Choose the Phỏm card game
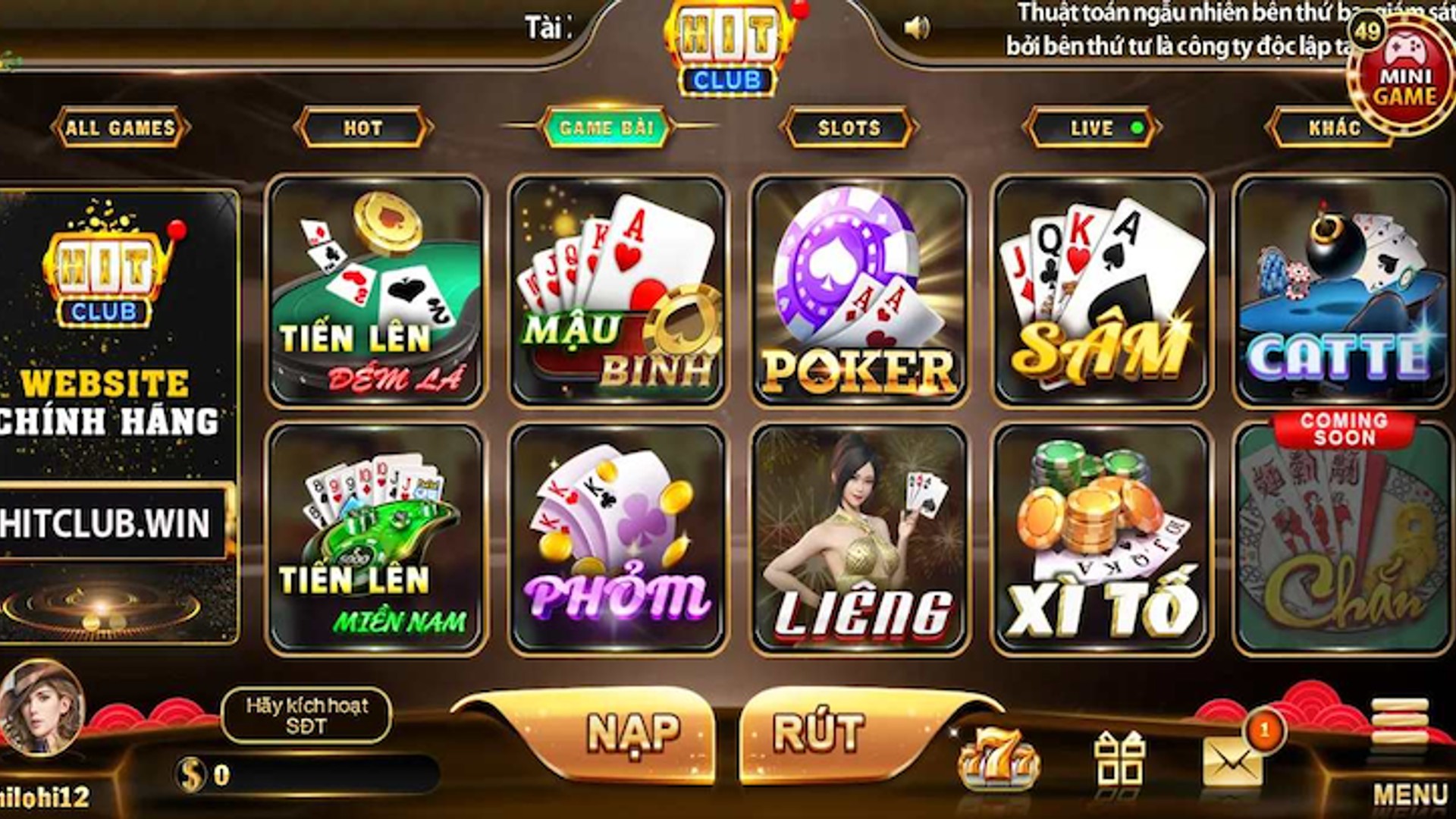Screen dimensions: 1456x819 click(618, 538)
